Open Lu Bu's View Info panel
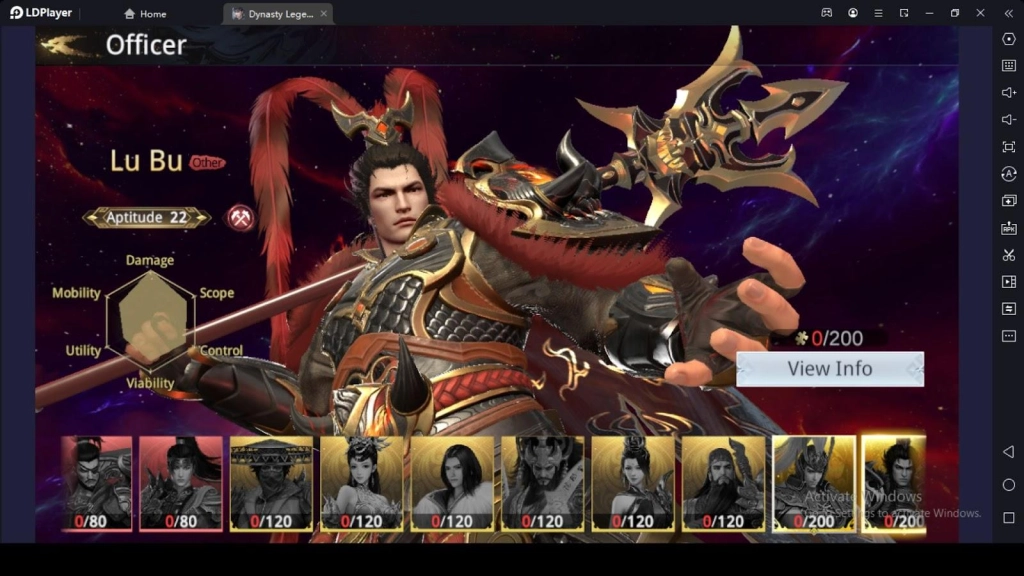The width and height of the screenshot is (1024, 576). tap(830, 369)
